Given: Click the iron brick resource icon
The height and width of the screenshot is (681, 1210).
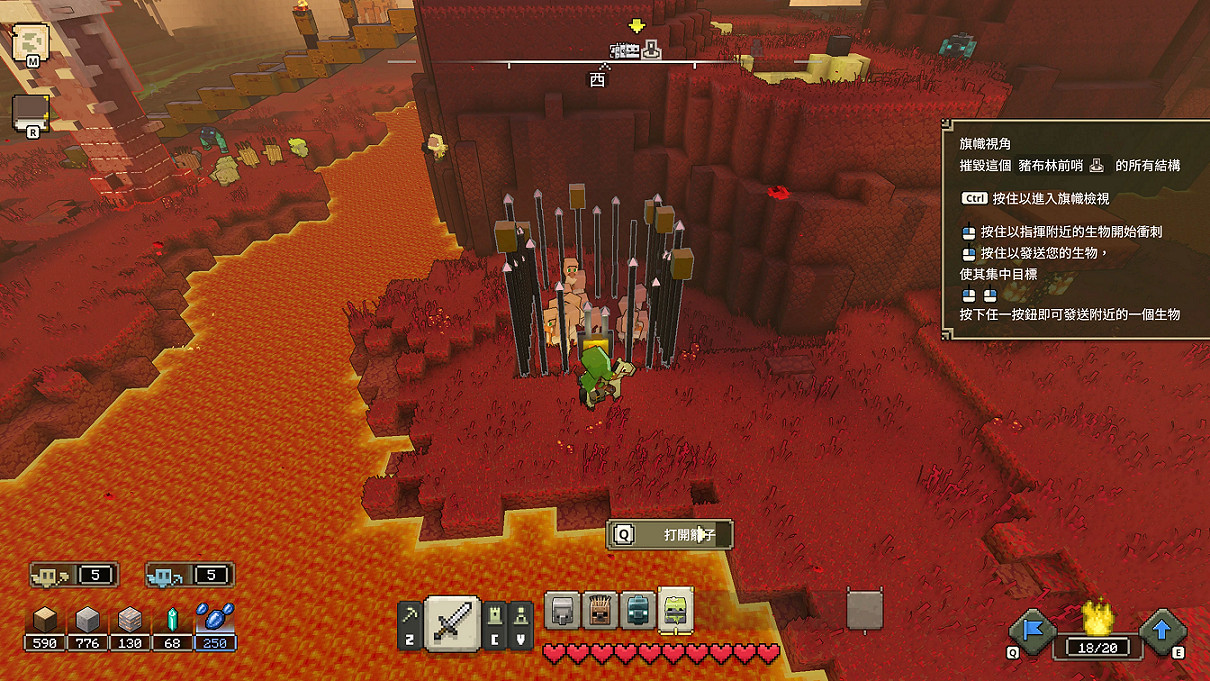Looking at the screenshot, I should tap(130, 621).
